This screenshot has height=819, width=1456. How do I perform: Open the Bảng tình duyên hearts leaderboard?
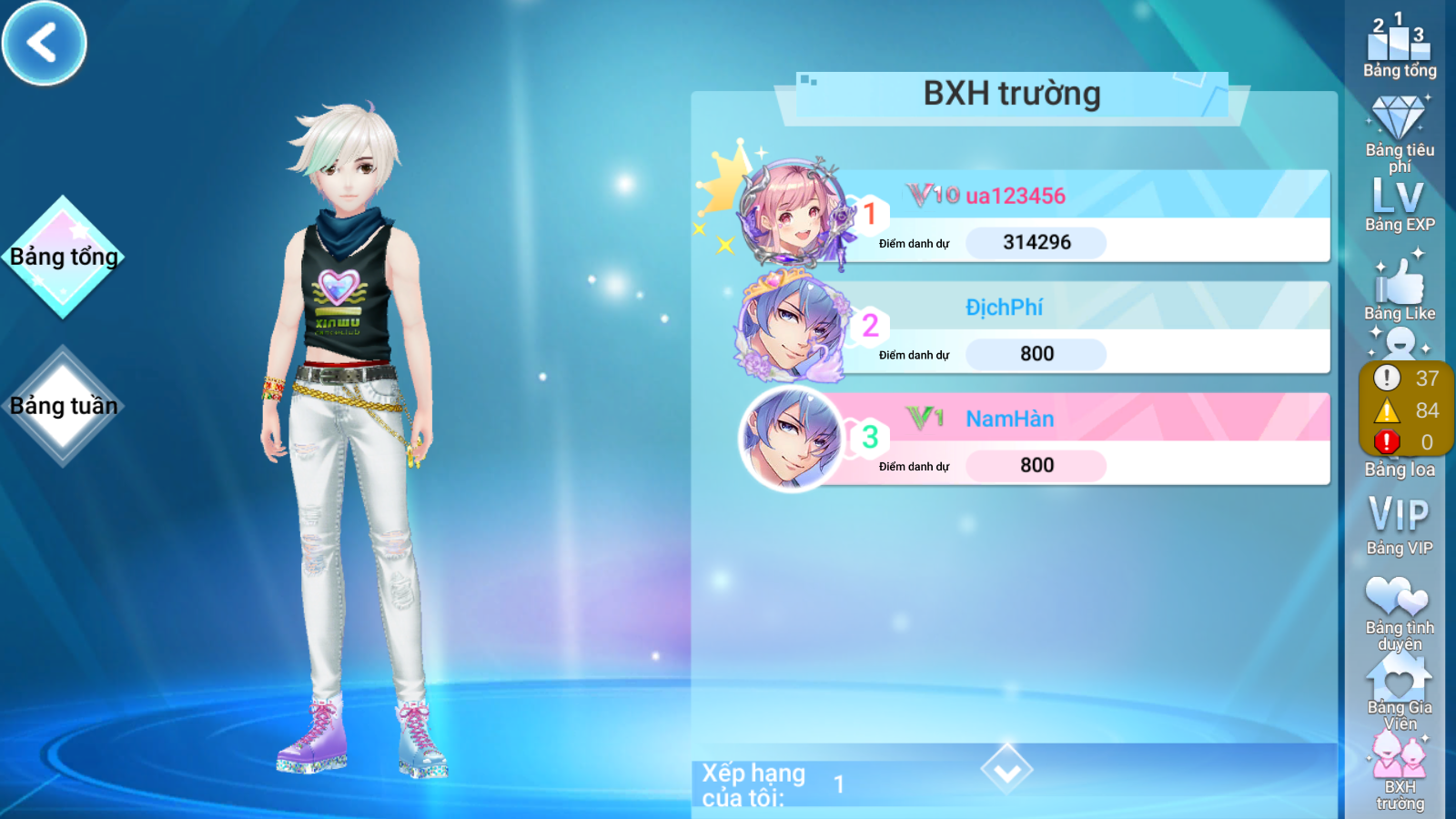pos(1399,612)
